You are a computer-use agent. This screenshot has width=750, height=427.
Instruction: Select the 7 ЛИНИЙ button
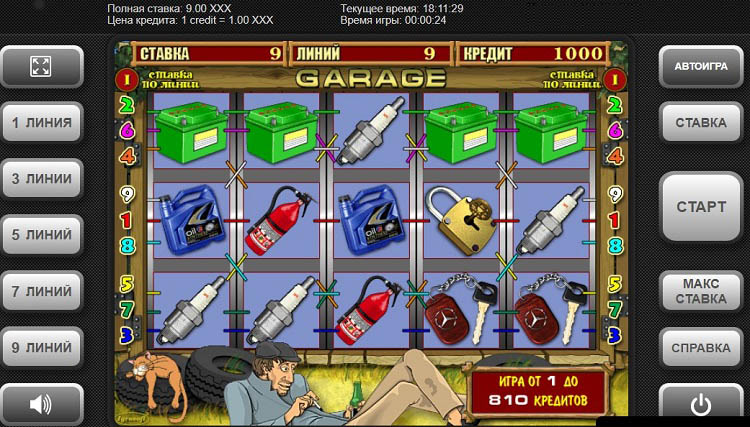pyautogui.click(x=41, y=291)
